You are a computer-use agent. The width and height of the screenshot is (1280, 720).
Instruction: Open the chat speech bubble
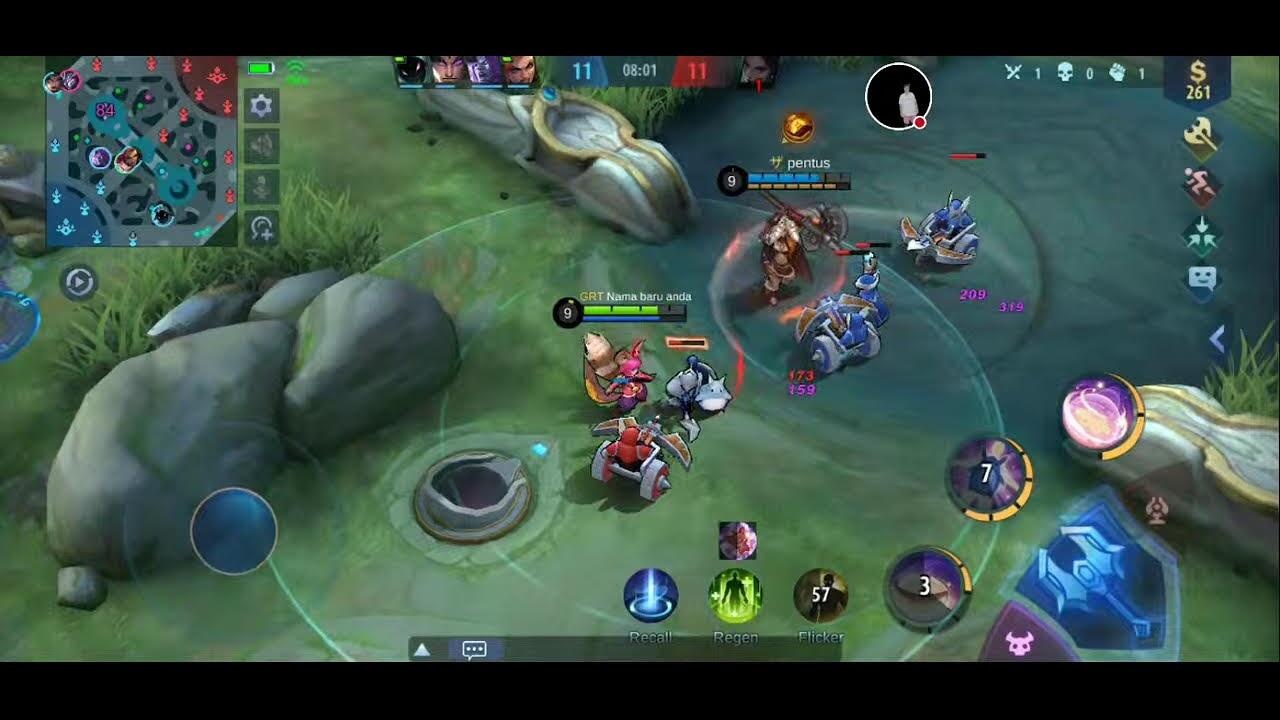474,650
